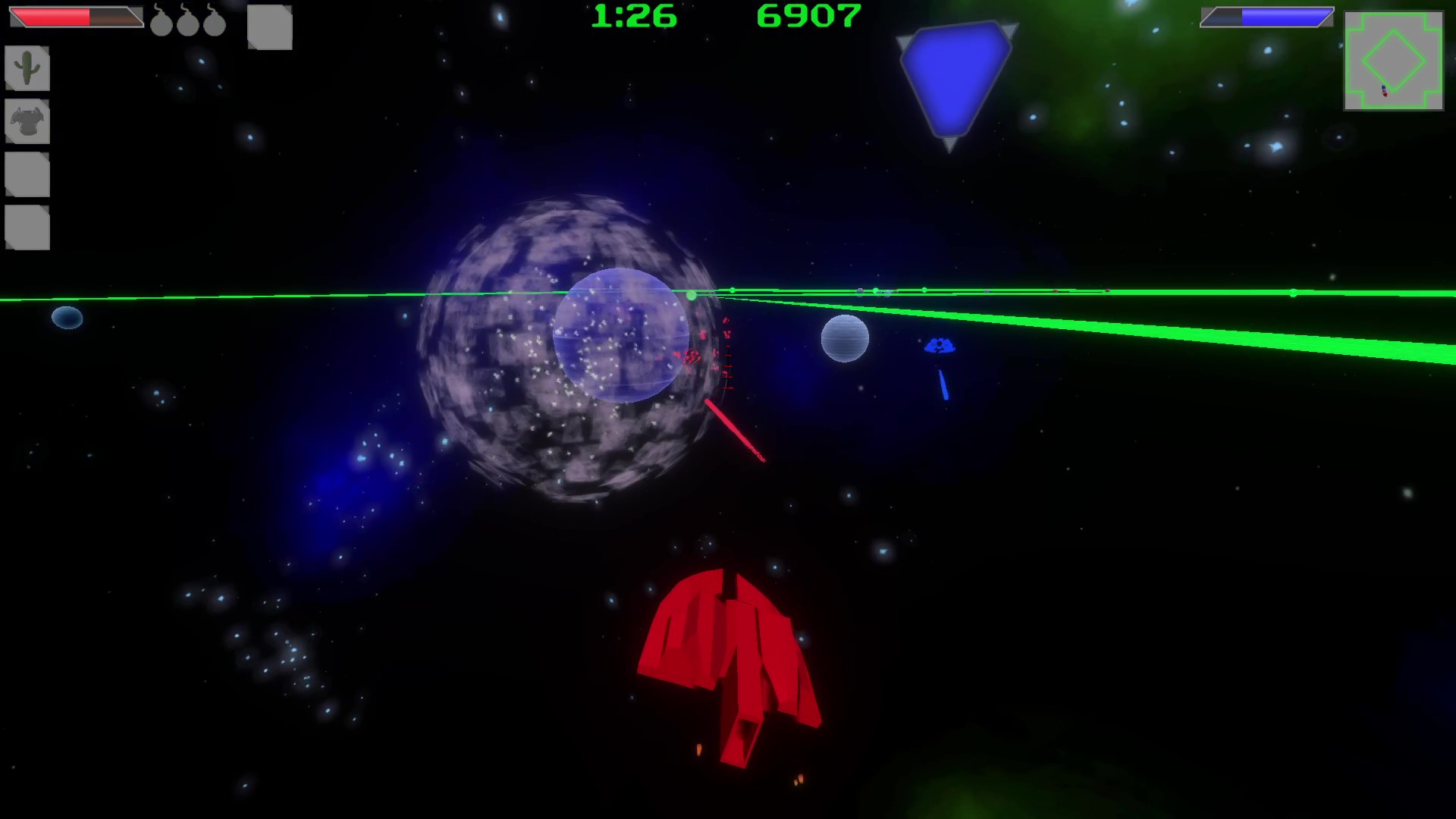The image size is (1456, 819).
Task: Click the match timer showing 1:26
Action: coord(634,16)
